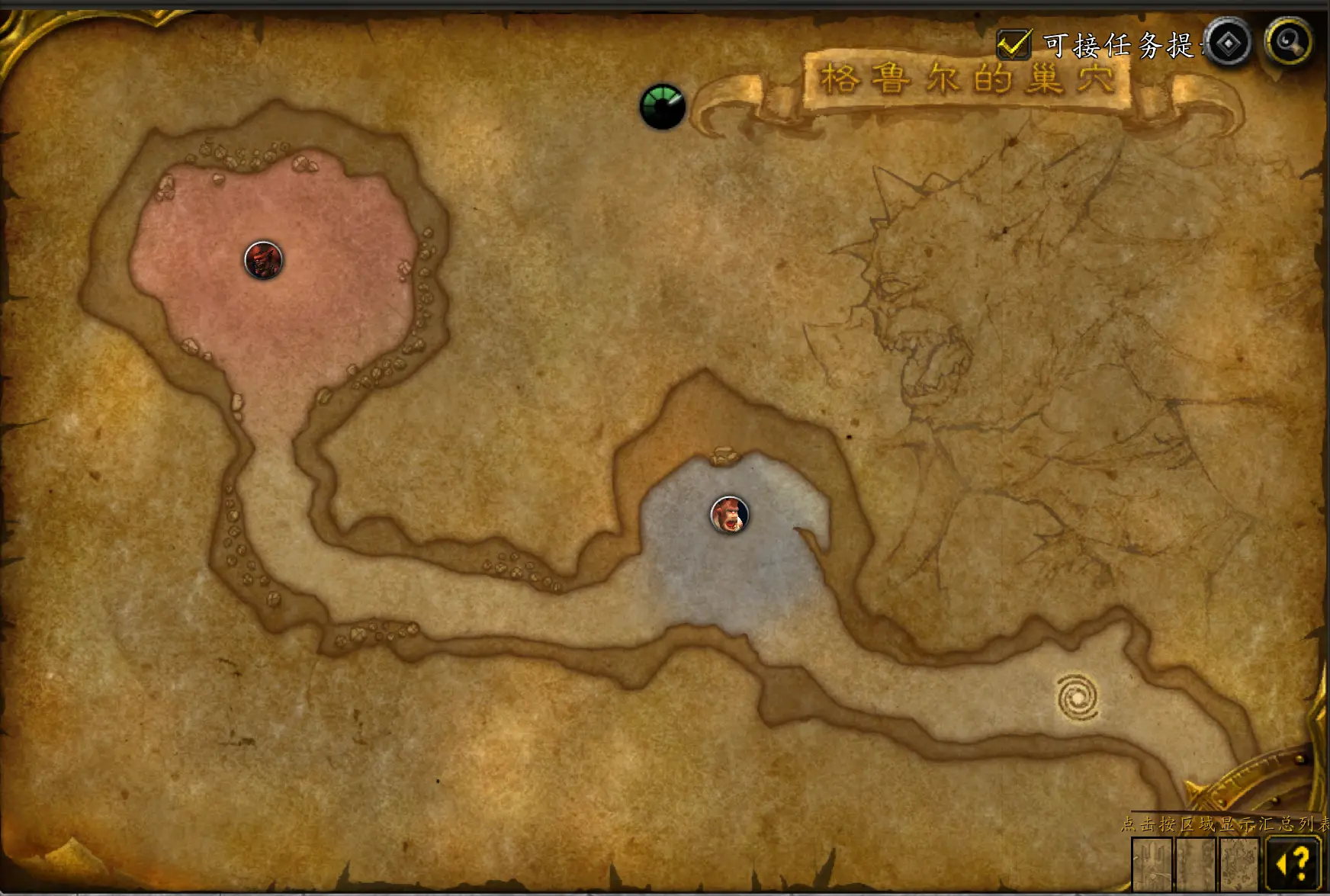Open the magnifying glass map filter button
Viewport: 1330px width, 896px height.
point(1288,41)
